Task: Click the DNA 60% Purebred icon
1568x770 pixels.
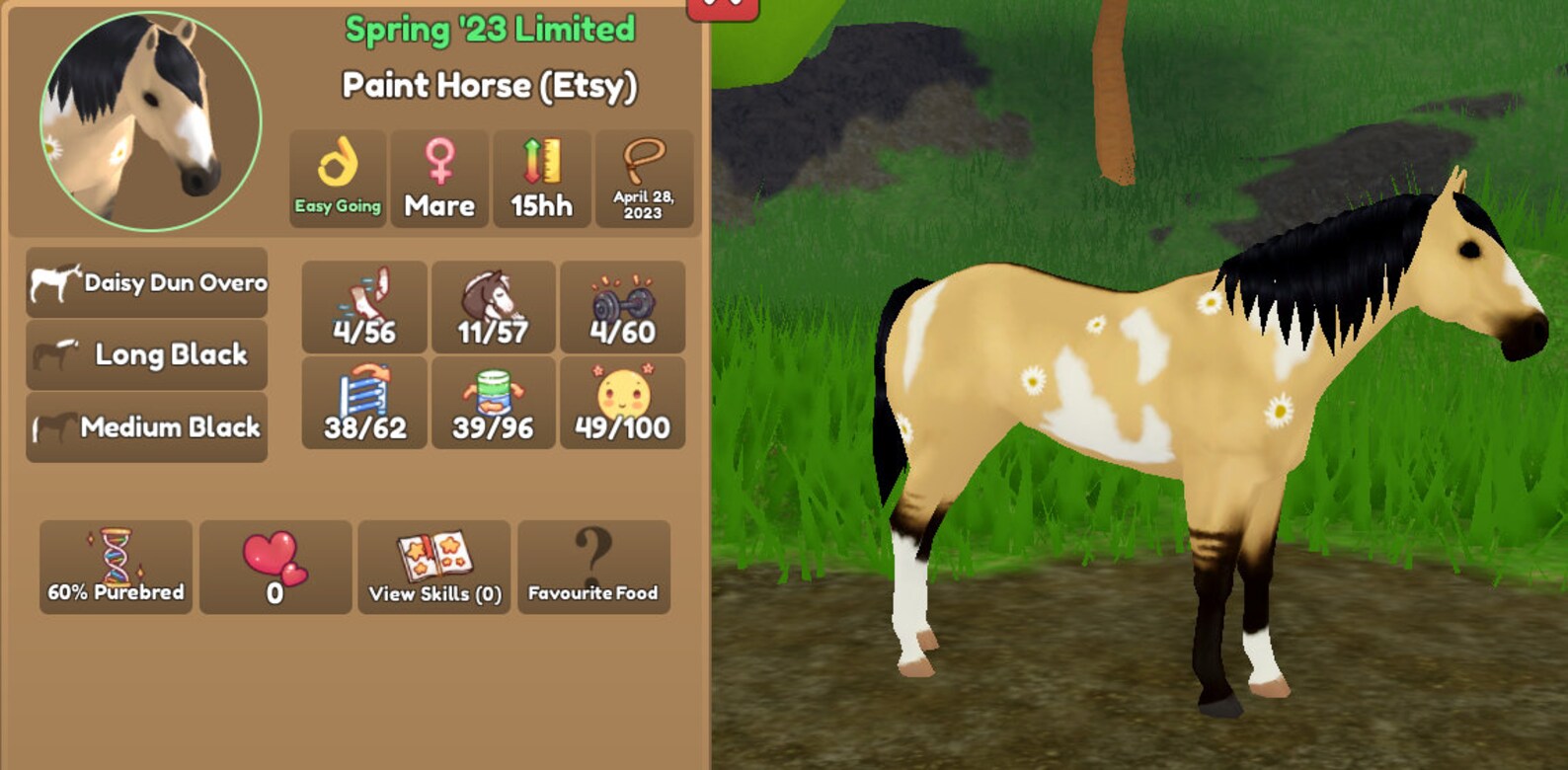Action: point(116,566)
